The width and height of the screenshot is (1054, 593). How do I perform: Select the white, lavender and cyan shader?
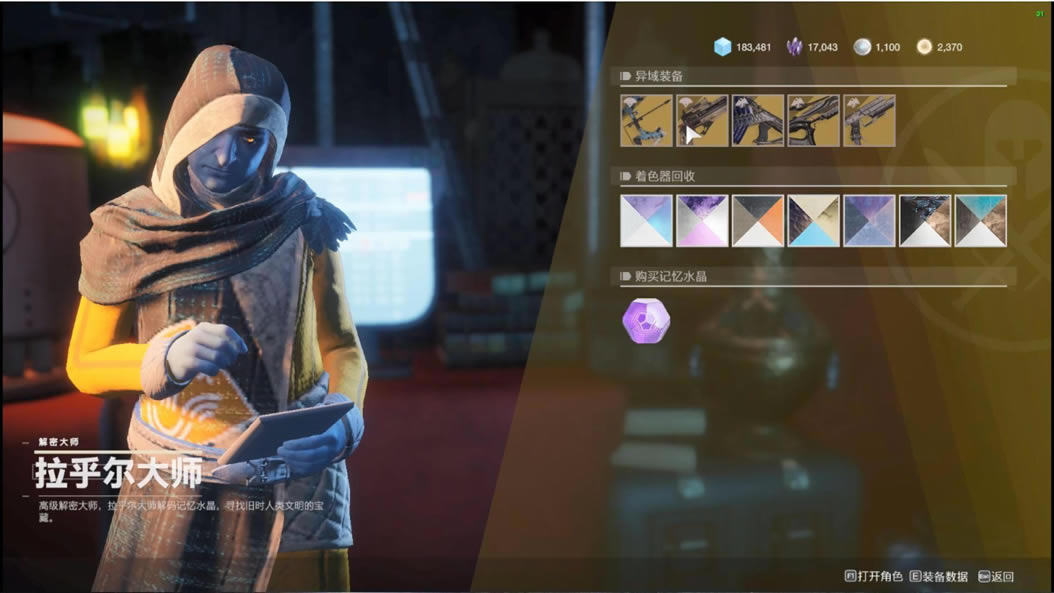[646, 220]
